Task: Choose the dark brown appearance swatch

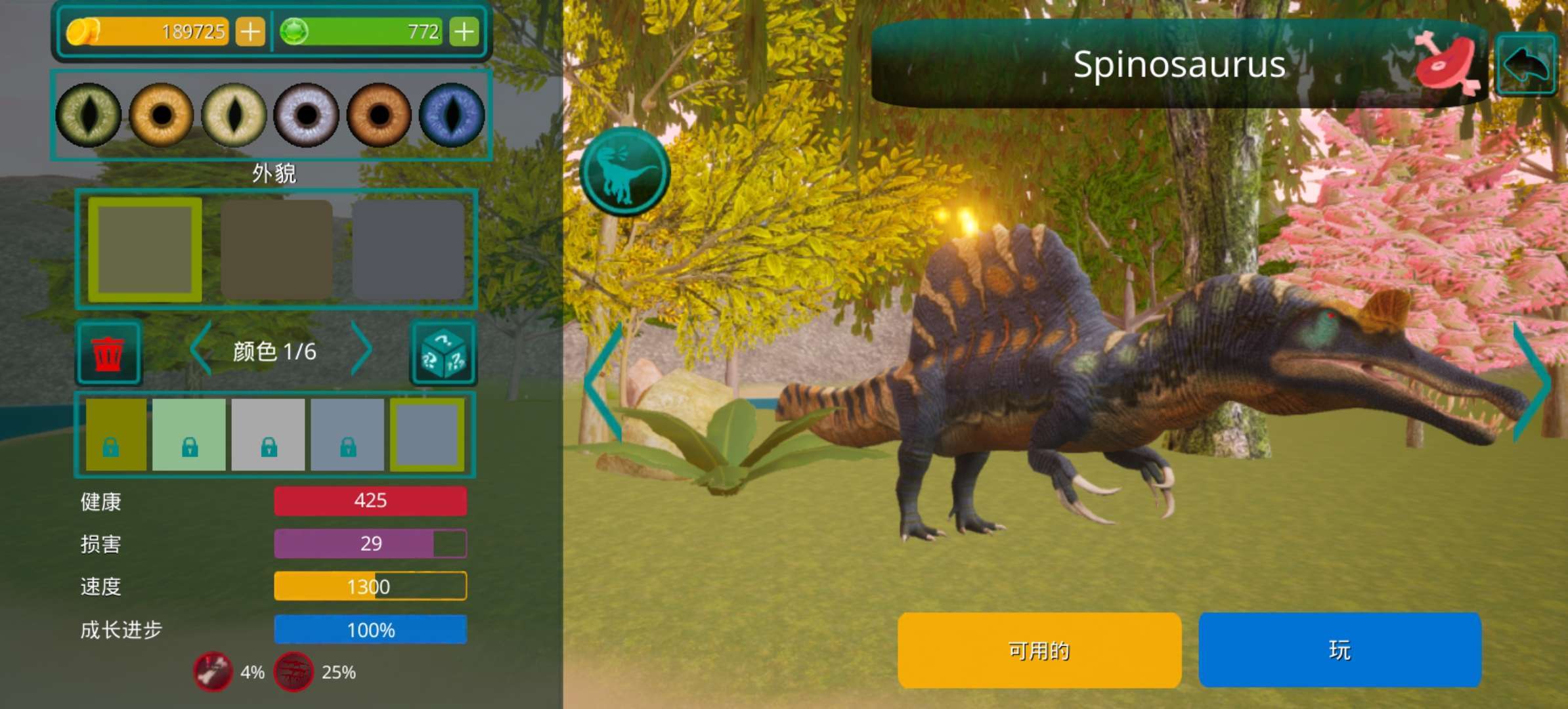Action: (276, 249)
